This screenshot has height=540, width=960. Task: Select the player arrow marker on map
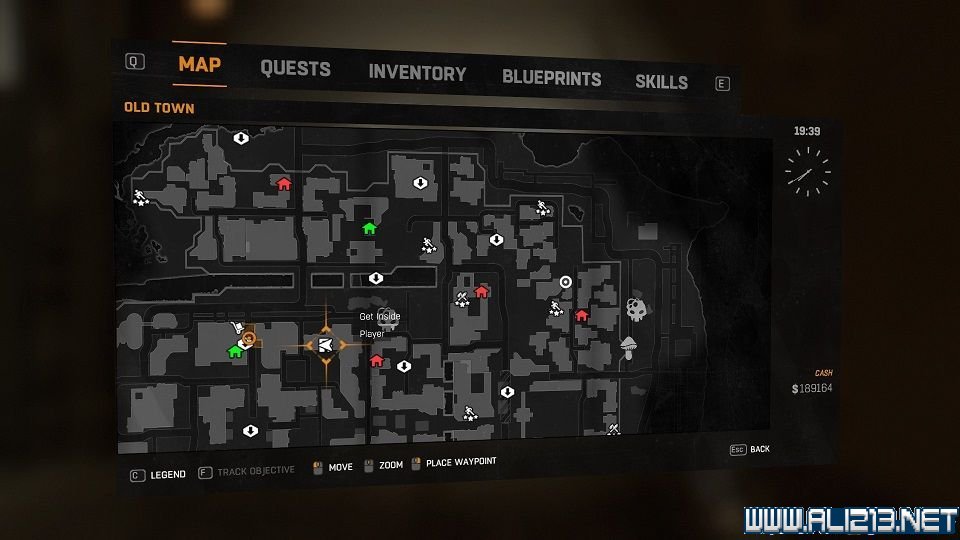point(326,345)
